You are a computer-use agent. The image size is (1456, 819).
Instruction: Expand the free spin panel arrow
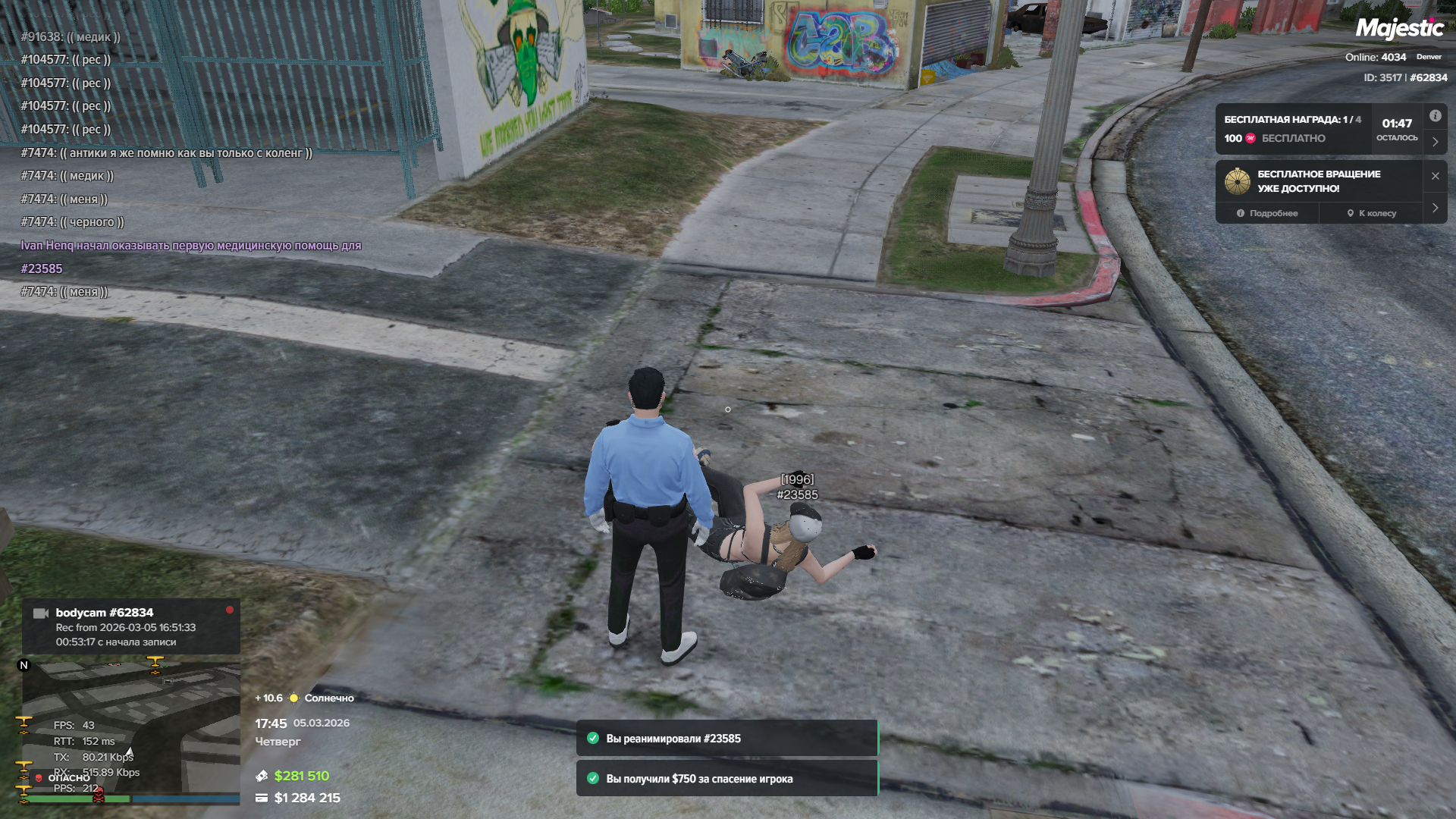pyautogui.click(x=1435, y=208)
